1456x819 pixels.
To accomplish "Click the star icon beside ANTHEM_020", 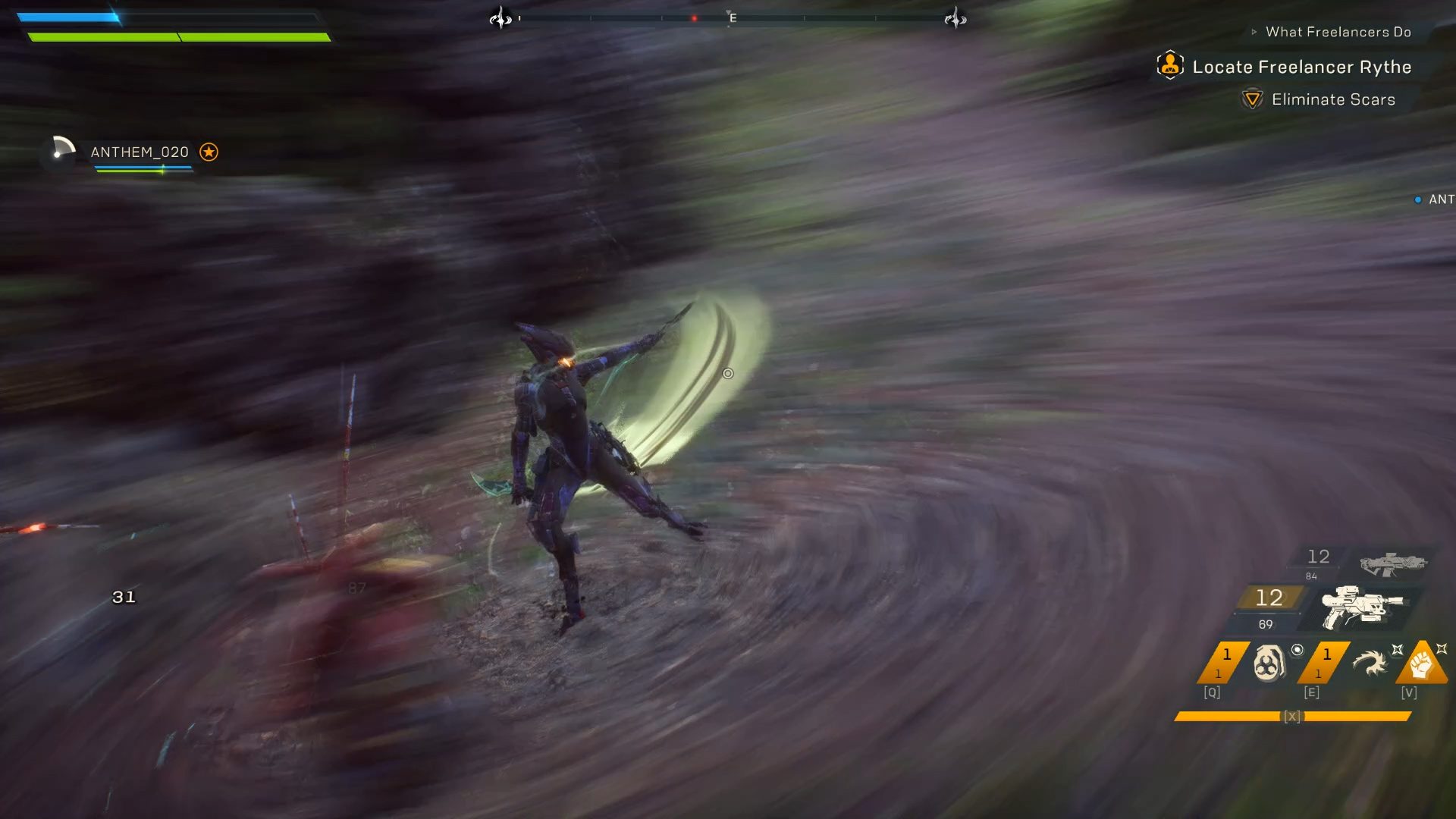I will pos(209,152).
